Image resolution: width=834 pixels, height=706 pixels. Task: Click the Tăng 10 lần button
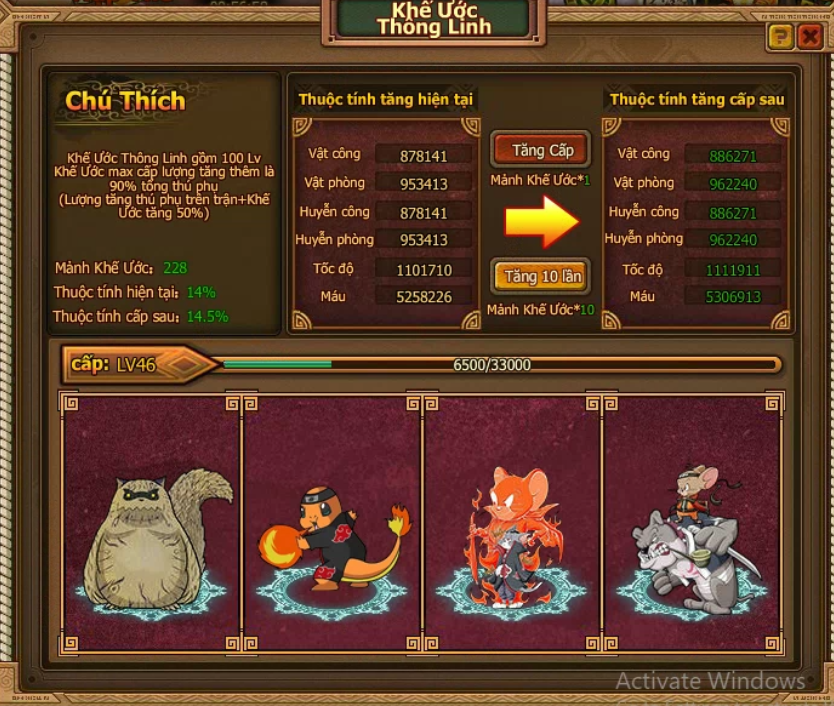(541, 276)
